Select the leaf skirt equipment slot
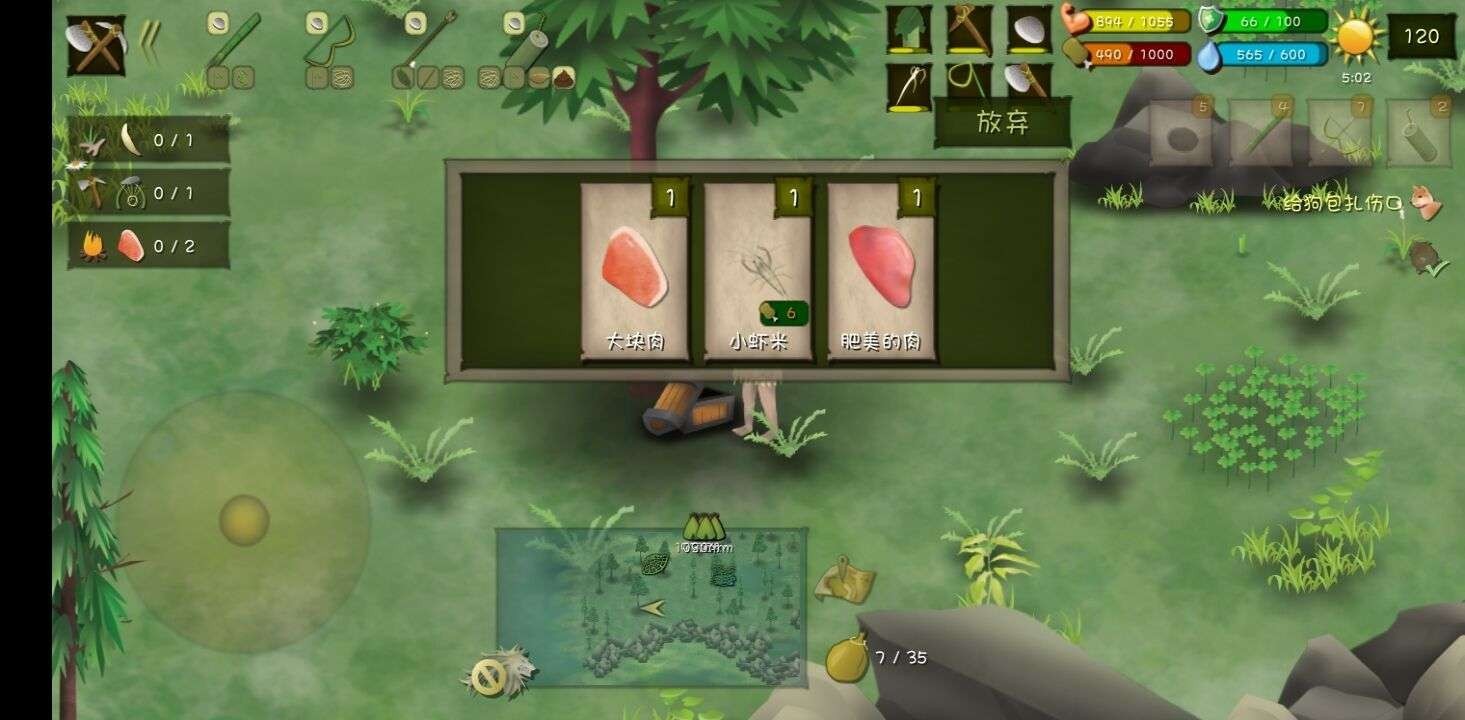Image resolution: width=1465 pixels, height=720 pixels. [x=908, y=30]
